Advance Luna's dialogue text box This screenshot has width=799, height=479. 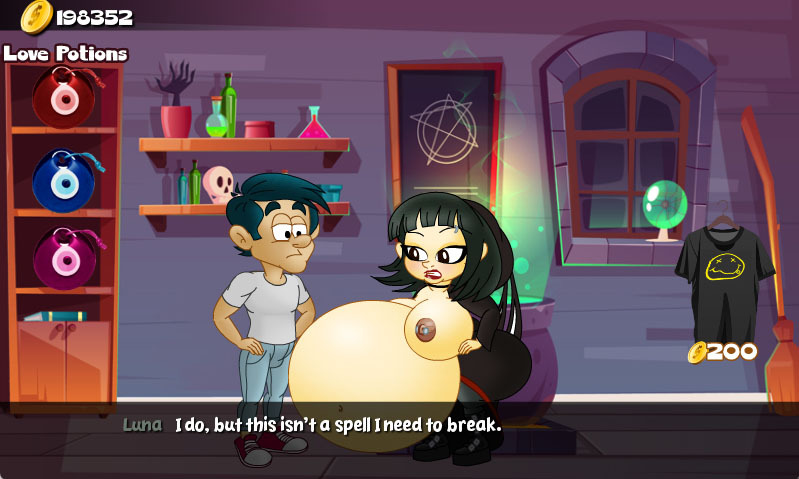point(400,425)
